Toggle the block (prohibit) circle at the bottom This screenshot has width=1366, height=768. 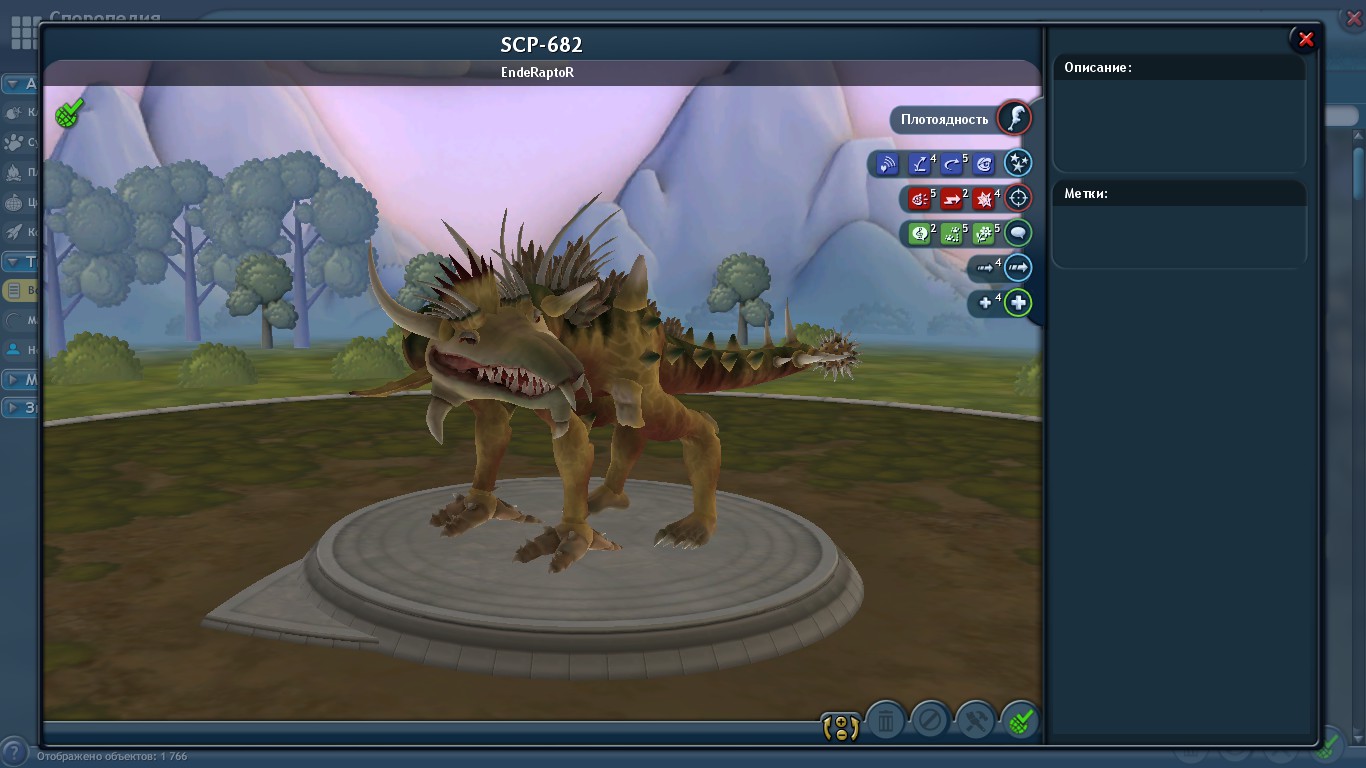(x=929, y=719)
